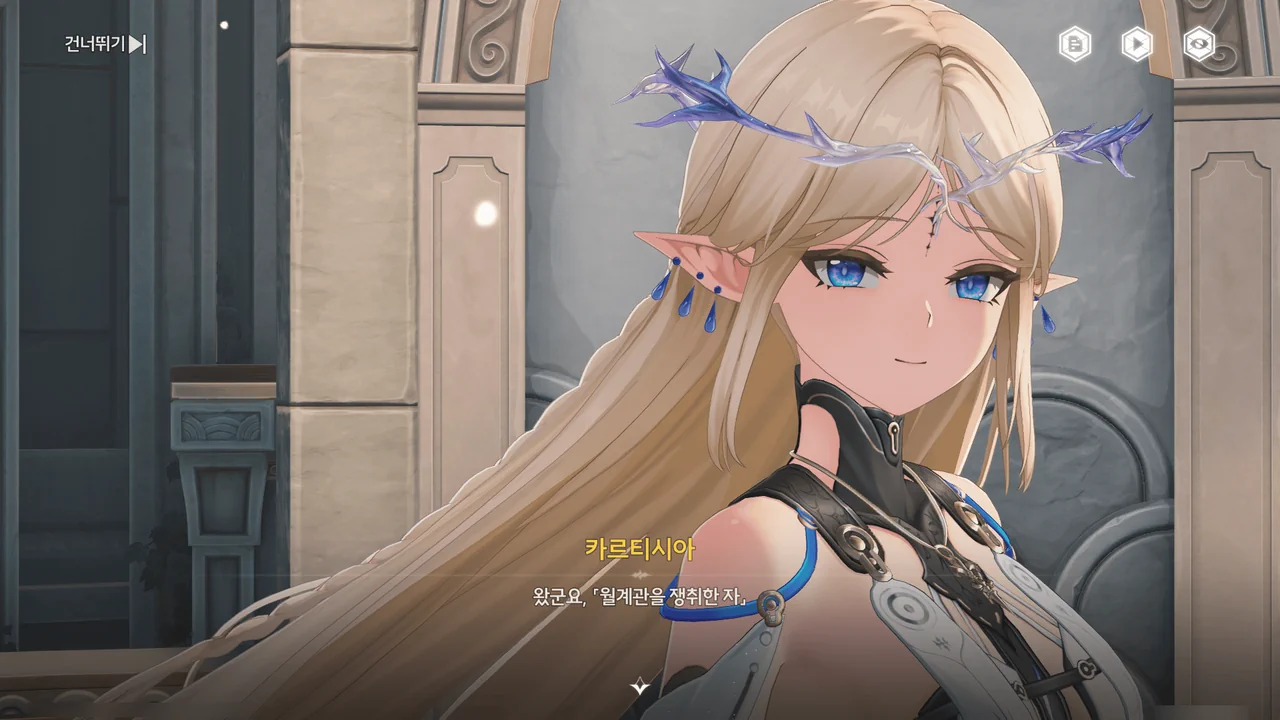Skip the cutscene with 건너뛰기
Image resolution: width=1280 pixels, height=720 pixels.
[x=105, y=44]
